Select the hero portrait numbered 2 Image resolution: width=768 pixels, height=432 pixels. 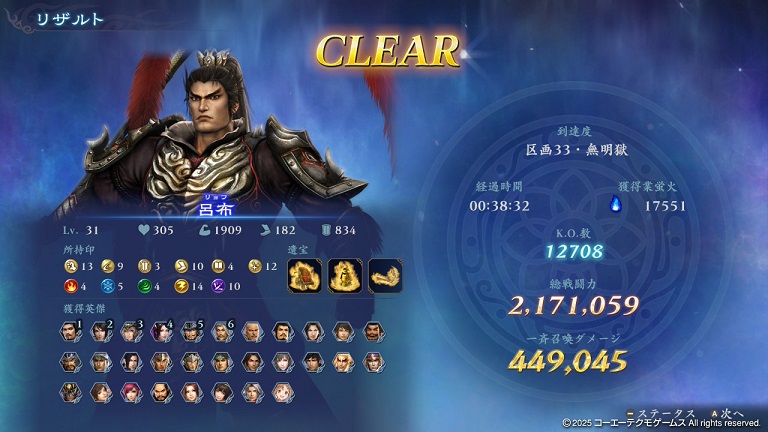pos(100,332)
